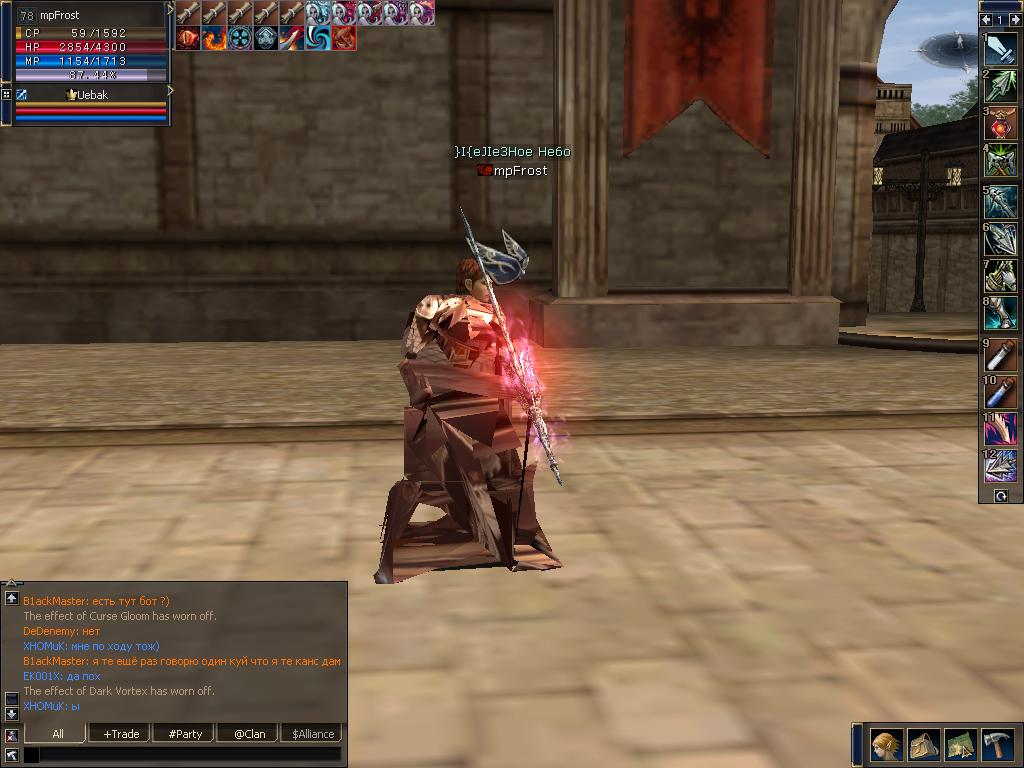
Task: Select the Uebak target name bar
Action: 91,94
